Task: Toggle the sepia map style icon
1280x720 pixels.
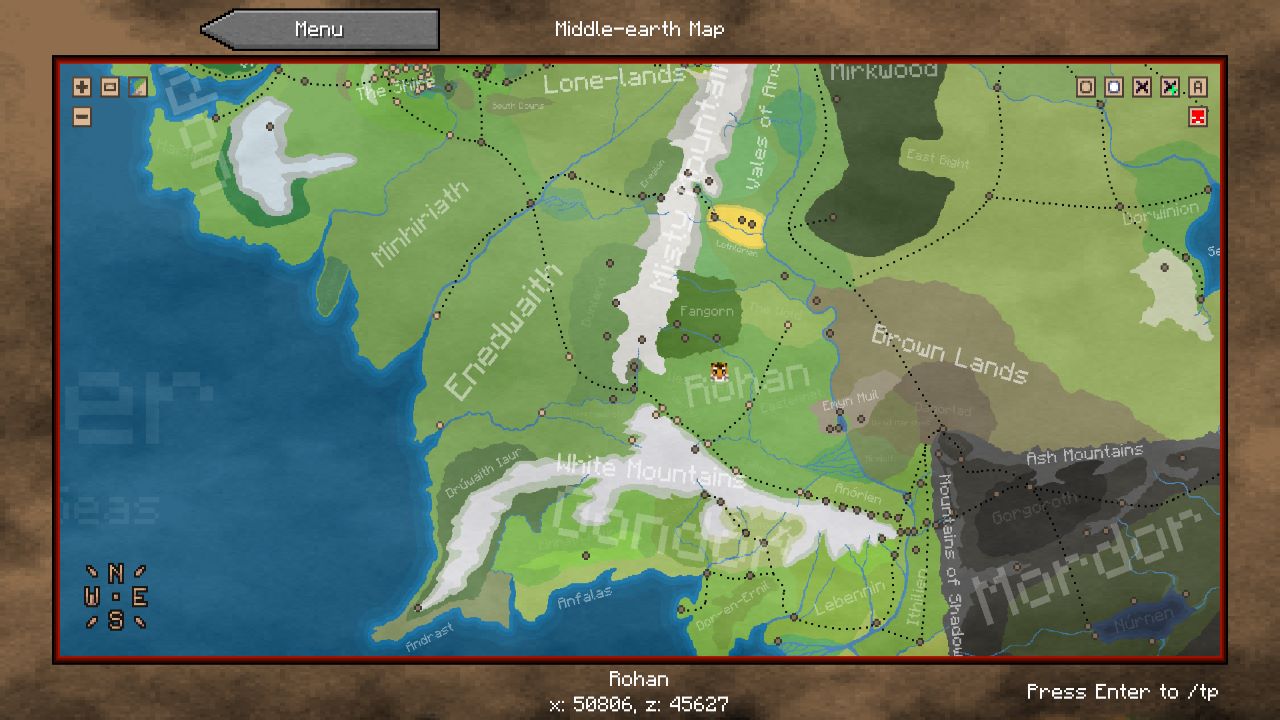Action: 138,87
